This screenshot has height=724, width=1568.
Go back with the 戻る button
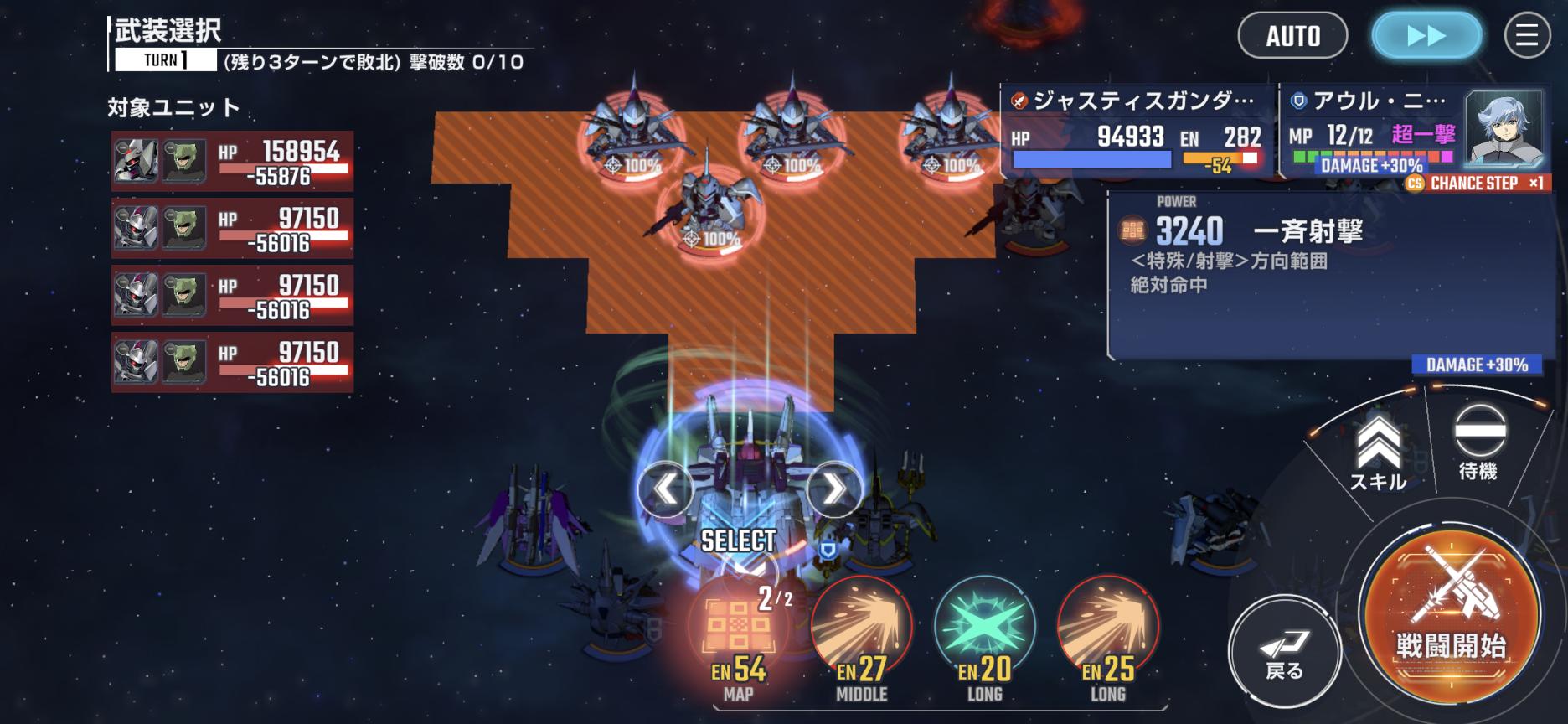pos(1284,654)
